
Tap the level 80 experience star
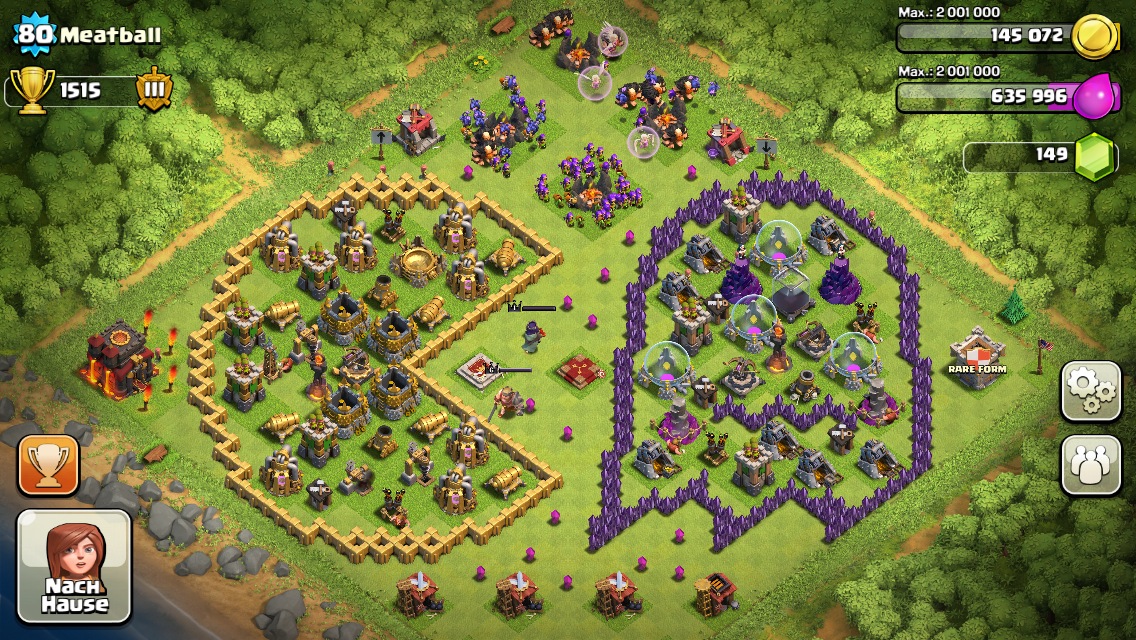point(34,35)
